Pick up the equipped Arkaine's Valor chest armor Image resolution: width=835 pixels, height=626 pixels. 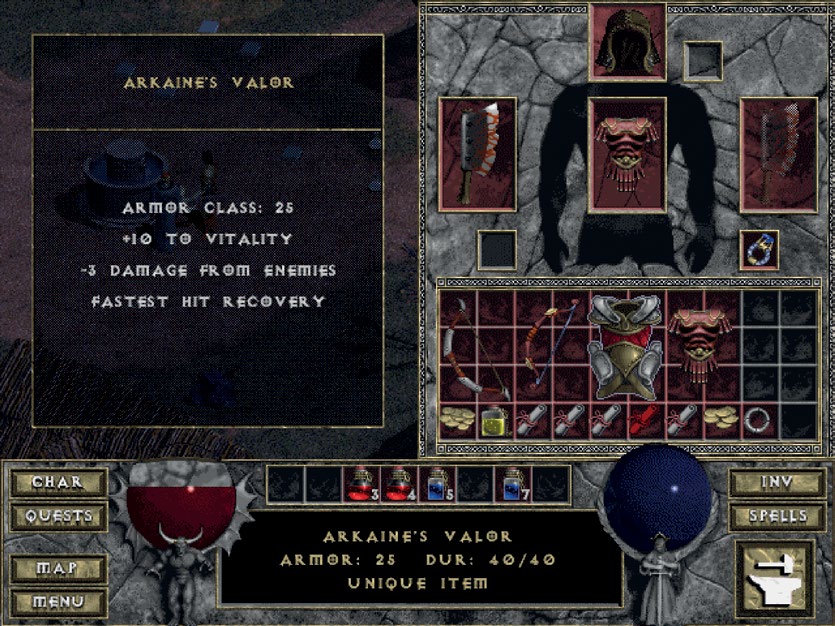click(x=627, y=154)
